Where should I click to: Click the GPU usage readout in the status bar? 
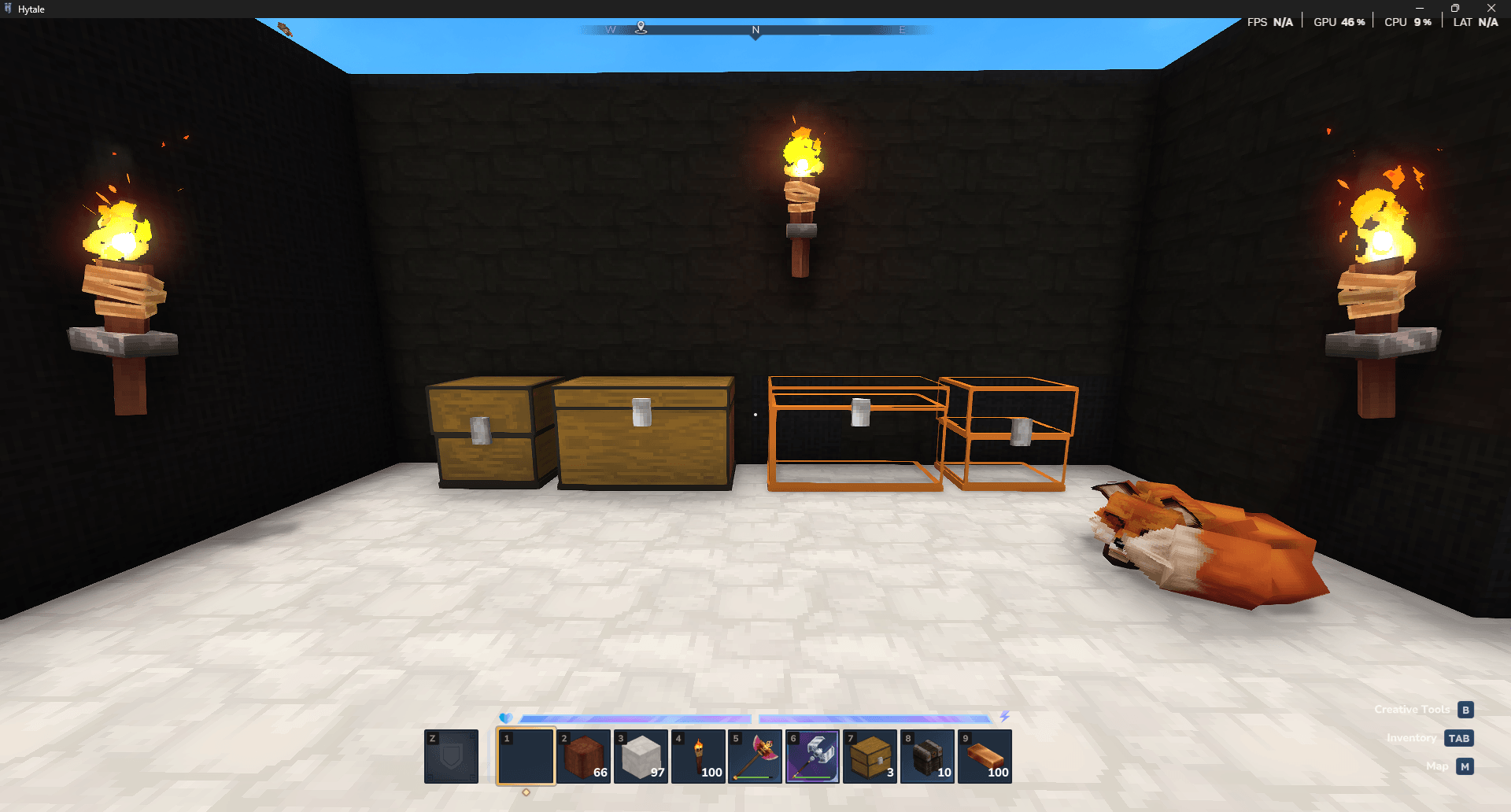click(1338, 21)
